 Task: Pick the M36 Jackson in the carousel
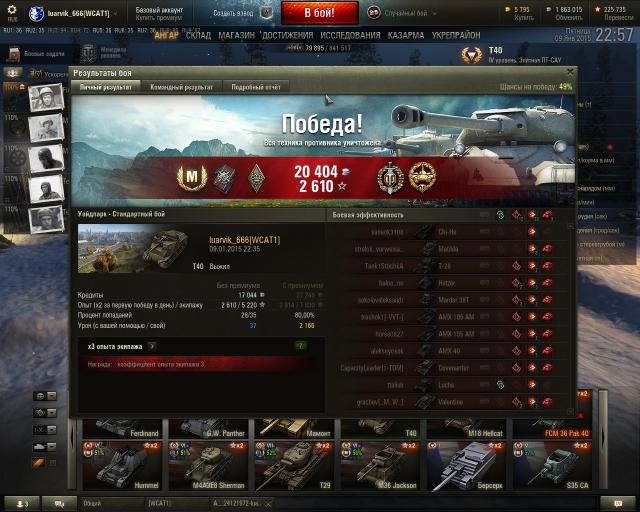[381, 465]
